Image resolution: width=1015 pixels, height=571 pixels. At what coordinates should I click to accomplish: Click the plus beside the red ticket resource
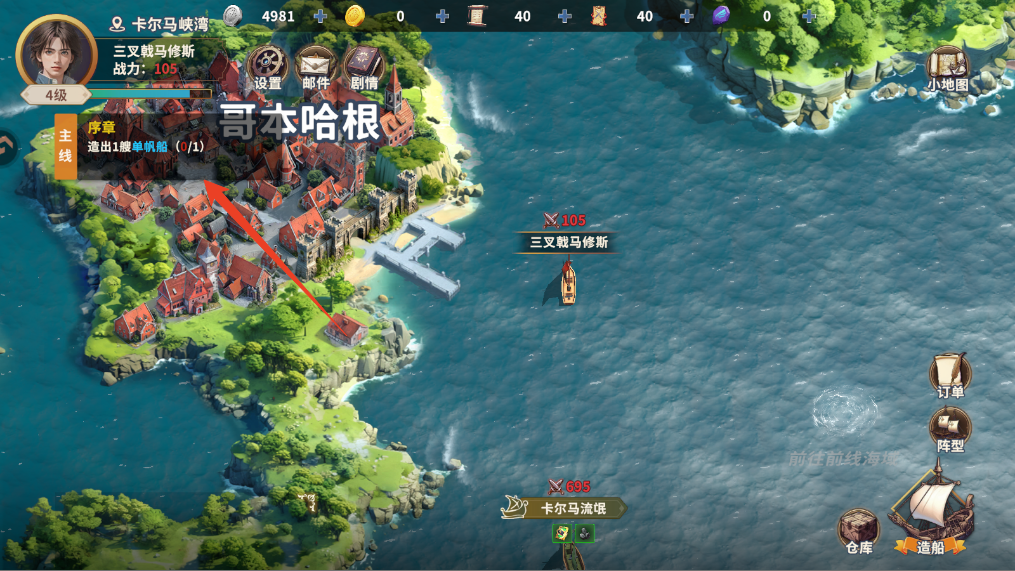[x=687, y=16]
